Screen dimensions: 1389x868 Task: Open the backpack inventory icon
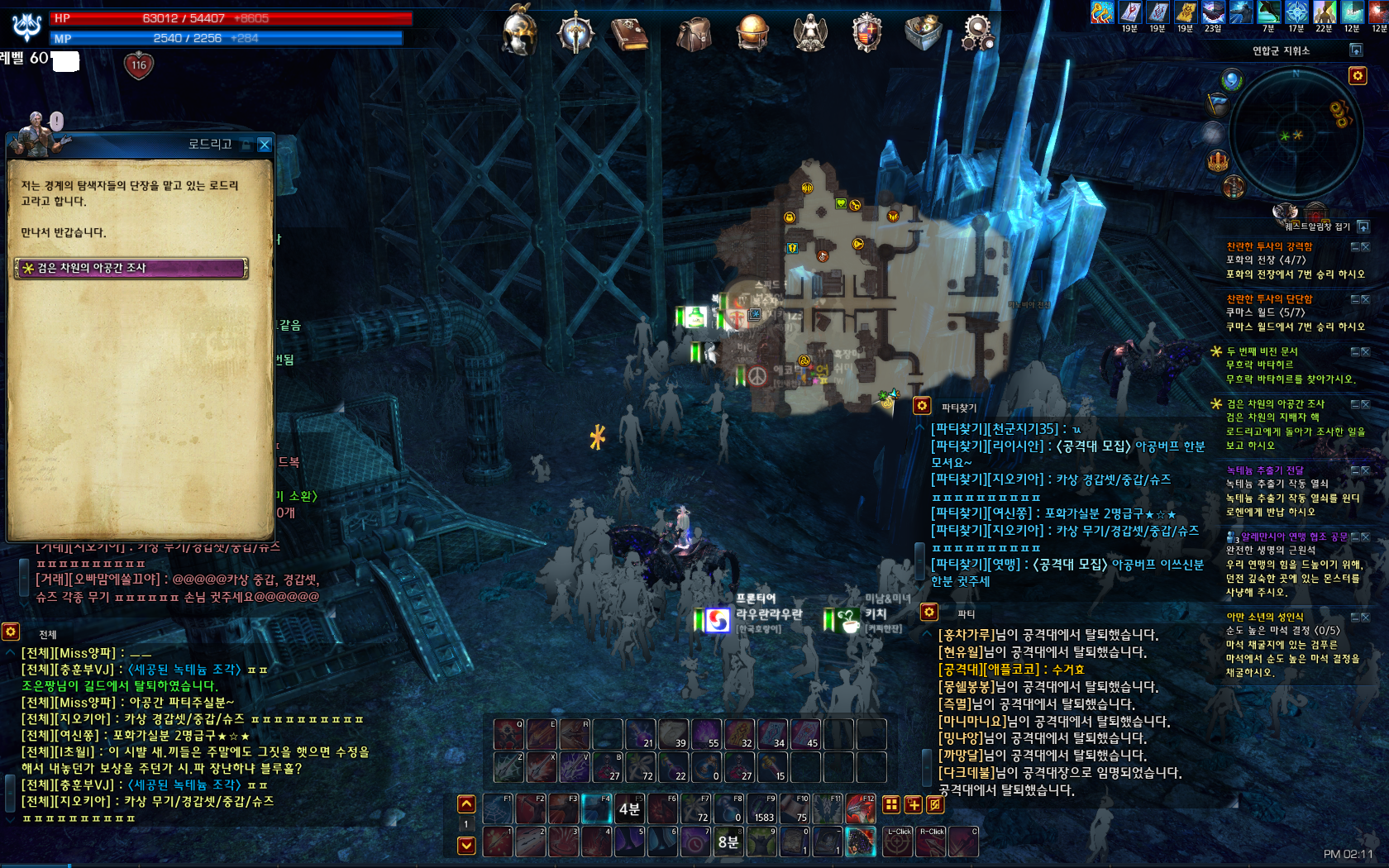tap(693, 34)
